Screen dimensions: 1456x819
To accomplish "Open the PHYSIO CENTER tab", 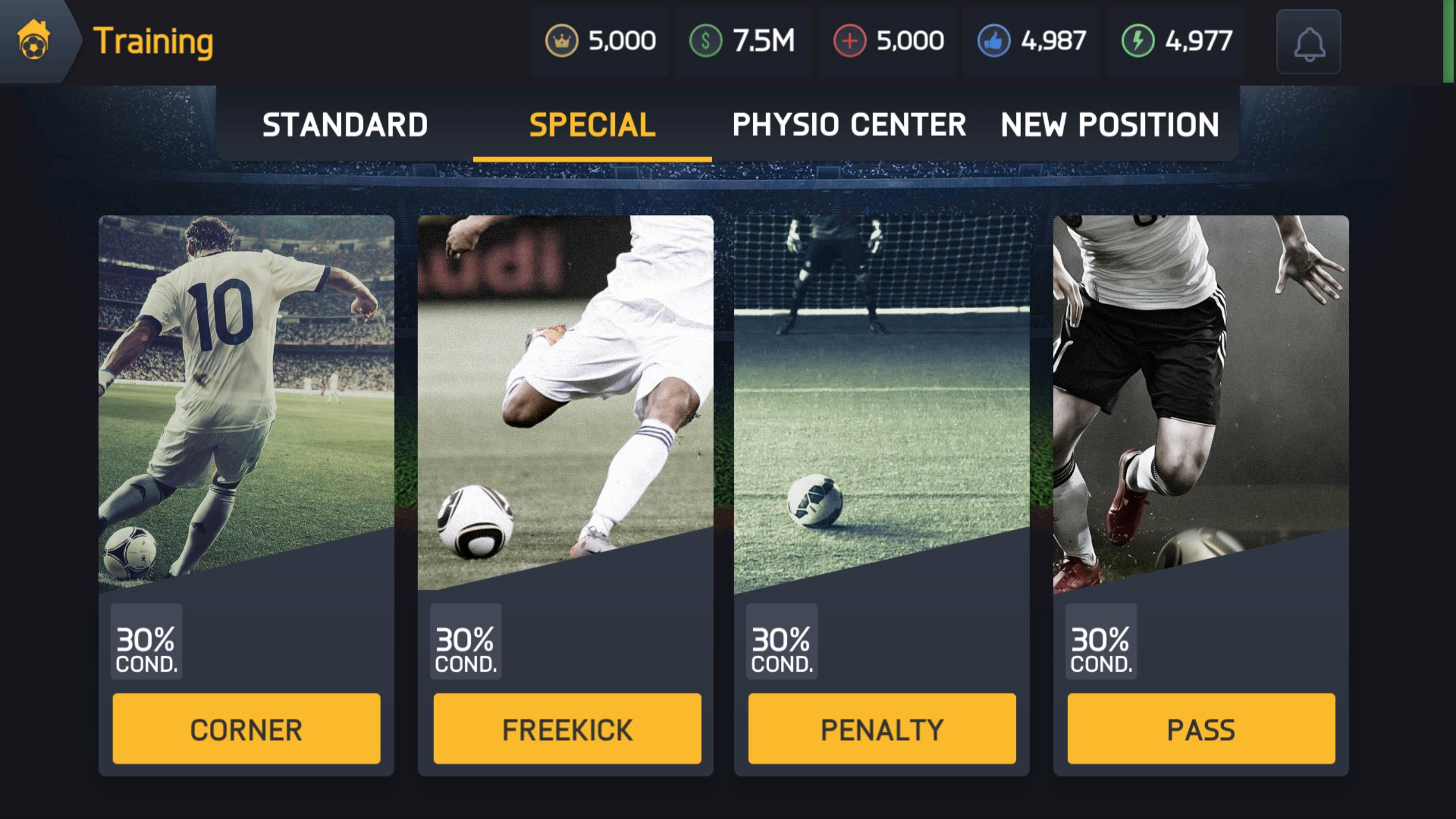I will (x=849, y=125).
